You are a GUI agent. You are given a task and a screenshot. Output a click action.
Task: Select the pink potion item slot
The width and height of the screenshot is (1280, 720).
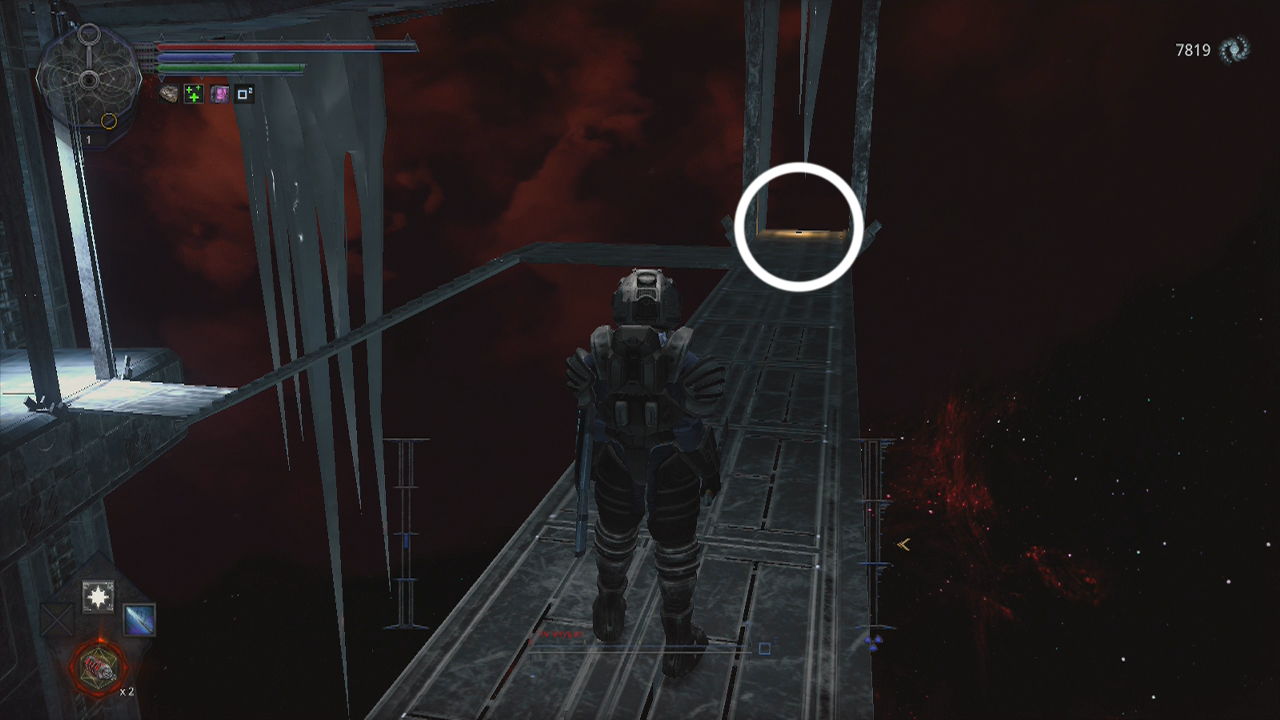click(220, 93)
